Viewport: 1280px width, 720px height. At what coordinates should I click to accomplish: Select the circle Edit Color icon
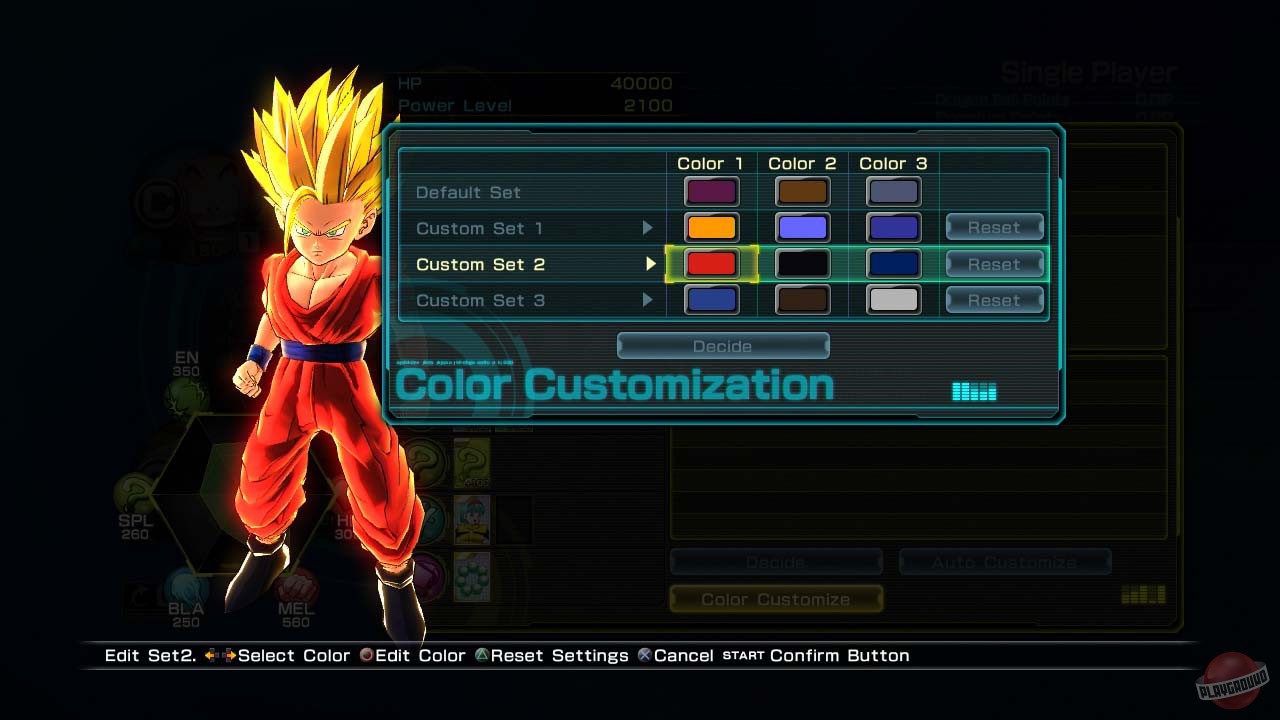tap(369, 656)
